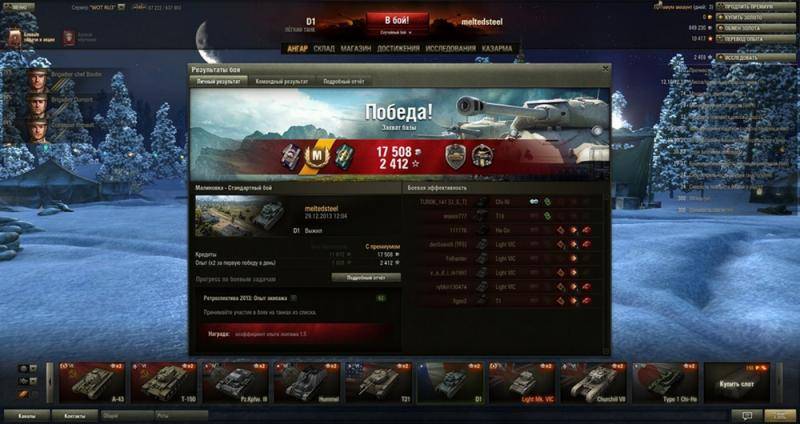Select the A-43 tank in carousel

(92, 382)
